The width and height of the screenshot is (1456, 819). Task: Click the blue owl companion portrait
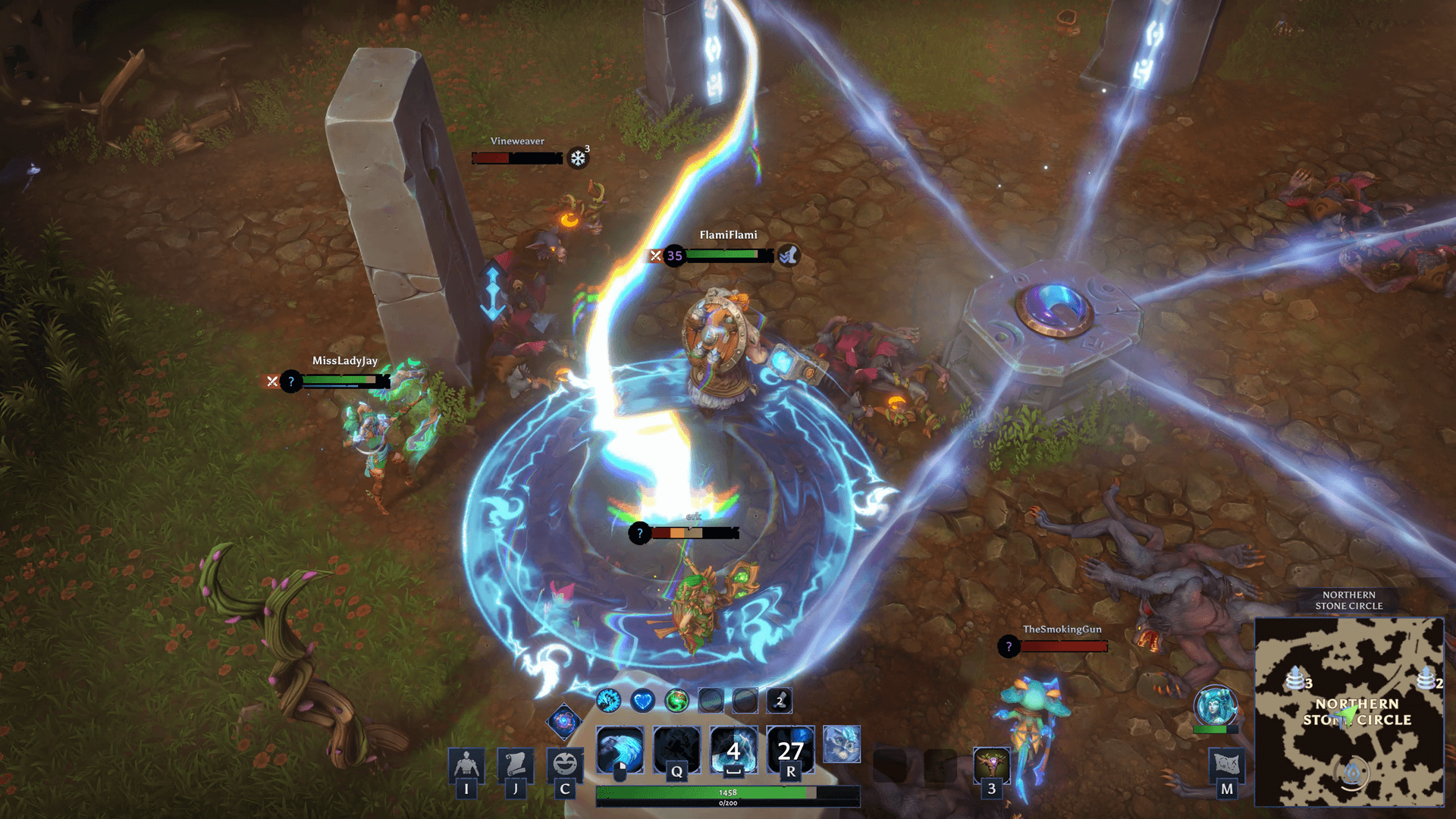[x=842, y=743]
